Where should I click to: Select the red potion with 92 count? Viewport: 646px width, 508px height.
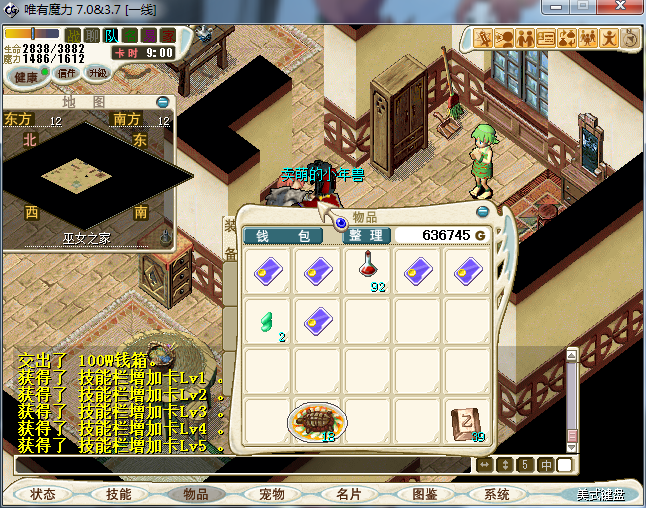[368, 270]
